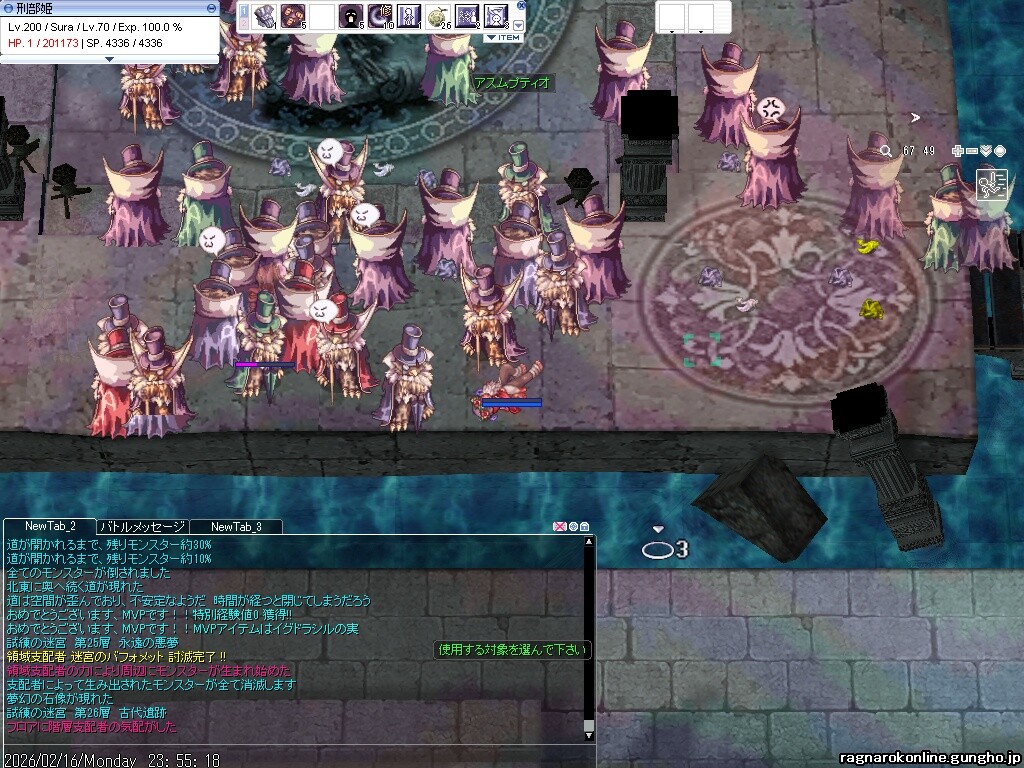Activate the crescent moon skill icon
1024x768 pixels.
tap(381, 16)
